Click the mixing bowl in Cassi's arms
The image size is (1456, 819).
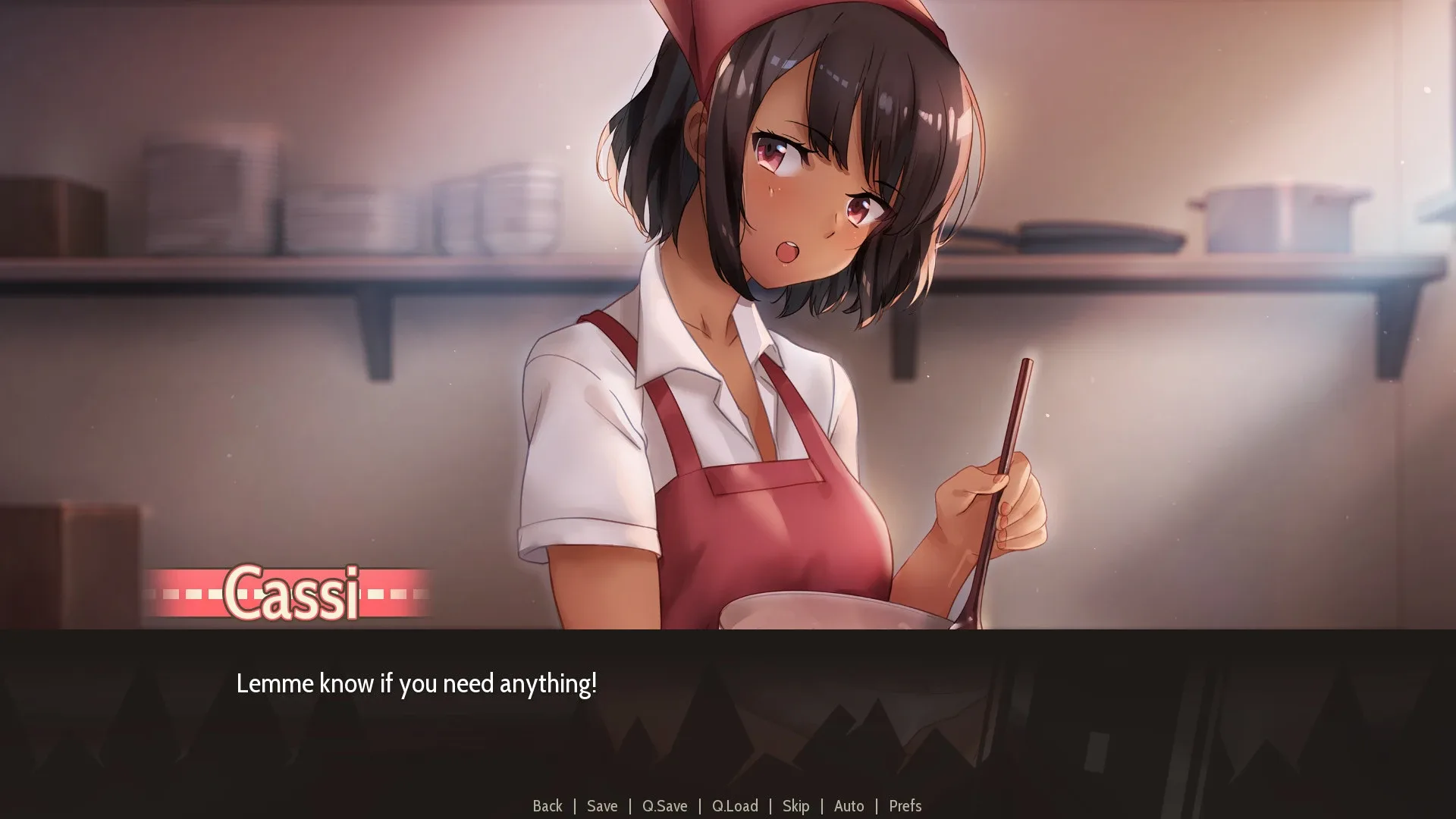[x=827, y=614]
